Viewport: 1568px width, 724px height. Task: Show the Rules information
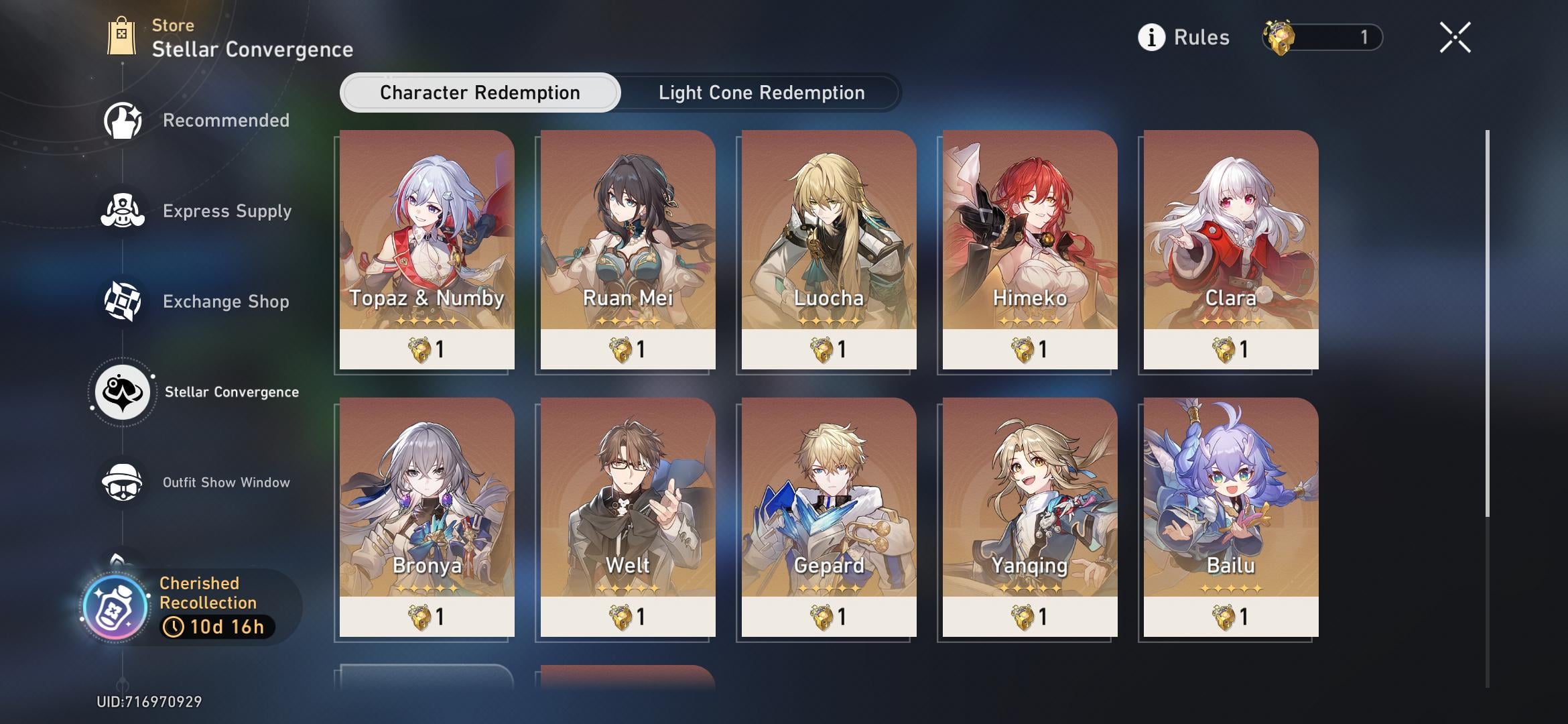(x=1184, y=38)
